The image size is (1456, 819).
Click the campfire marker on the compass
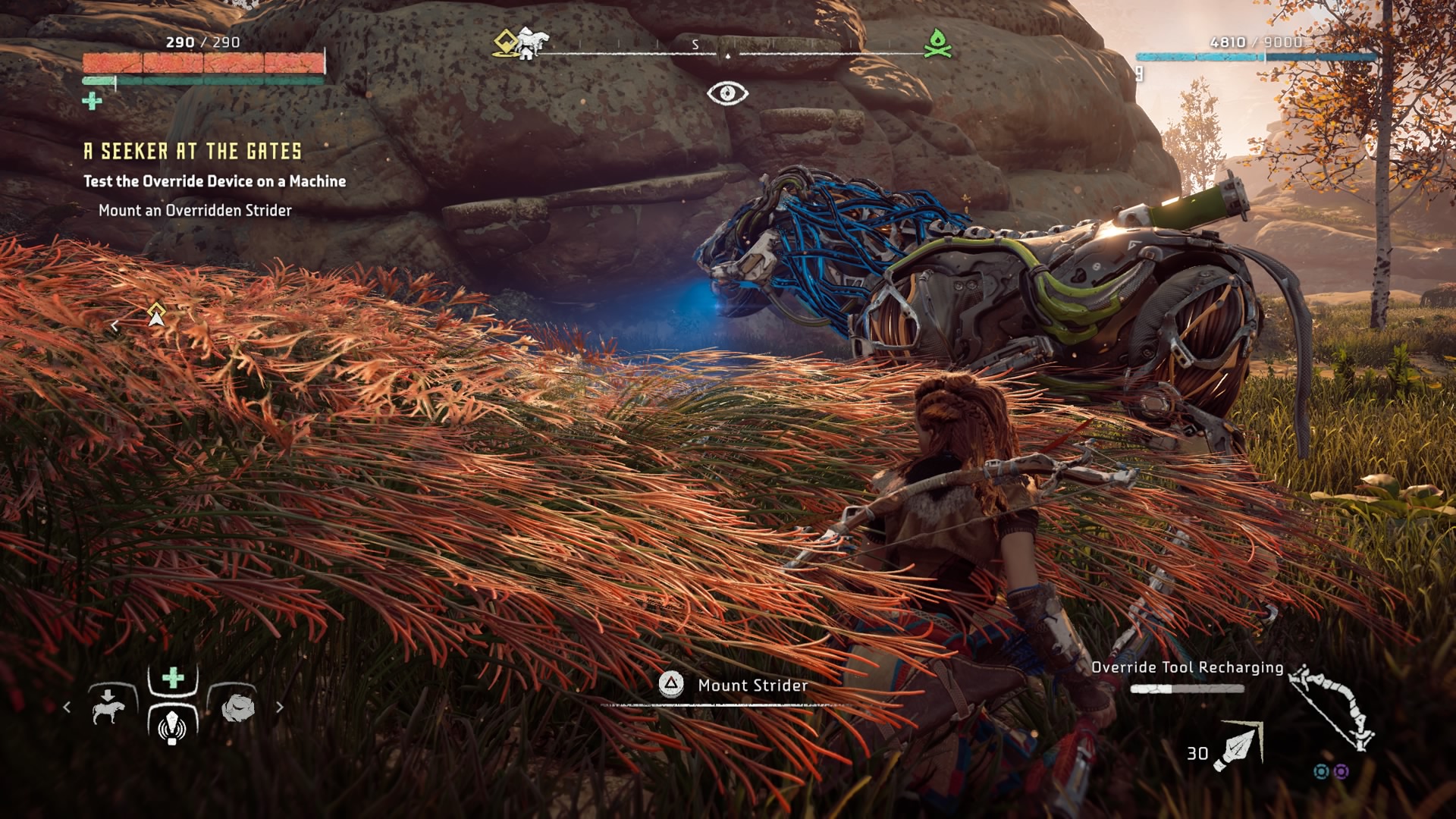(937, 43)
